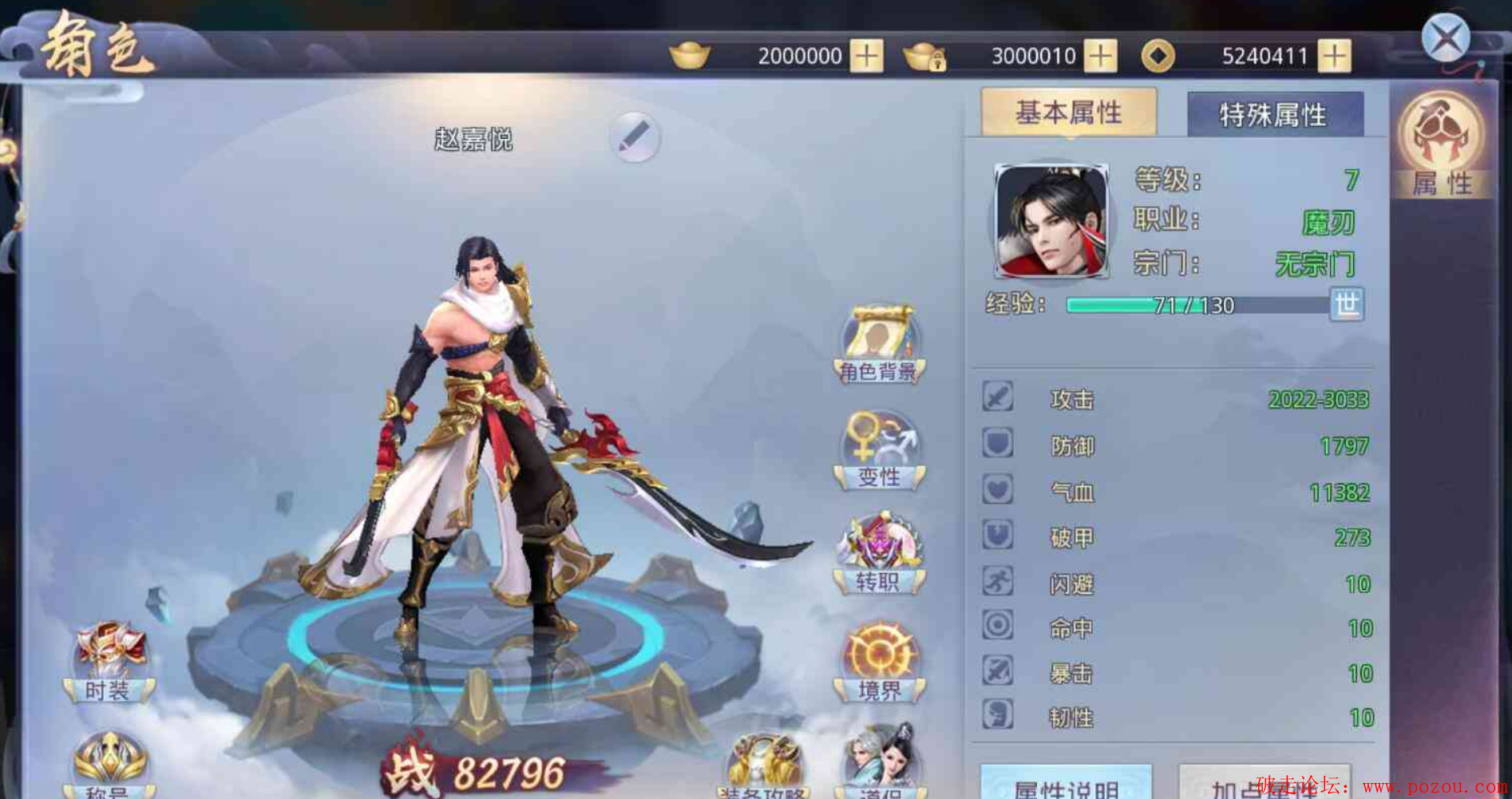The width and height of the screenshot is (1512, 799).
Task: Open the 道侣 companion menu
Action: pyautogui.click(x=879, y=762)
